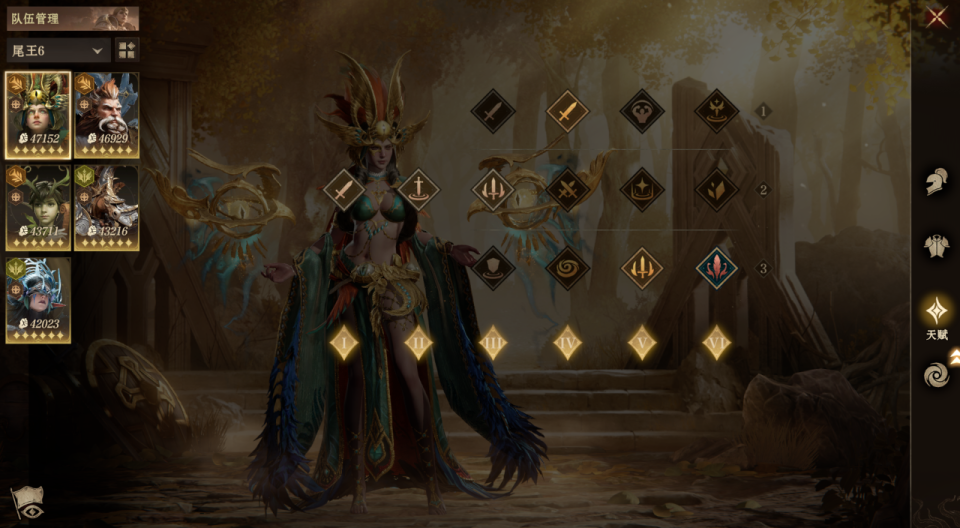Pick the armored beast hero with 43216 power
The height and width of the screenshot is (528, 960).
pos(107,207)
